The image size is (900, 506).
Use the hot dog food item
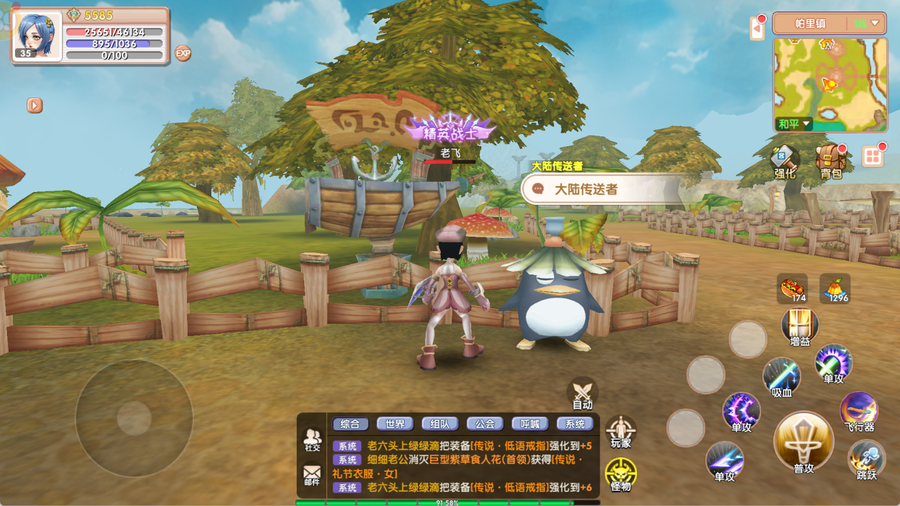pyautogui.click(x=792, y=288)
